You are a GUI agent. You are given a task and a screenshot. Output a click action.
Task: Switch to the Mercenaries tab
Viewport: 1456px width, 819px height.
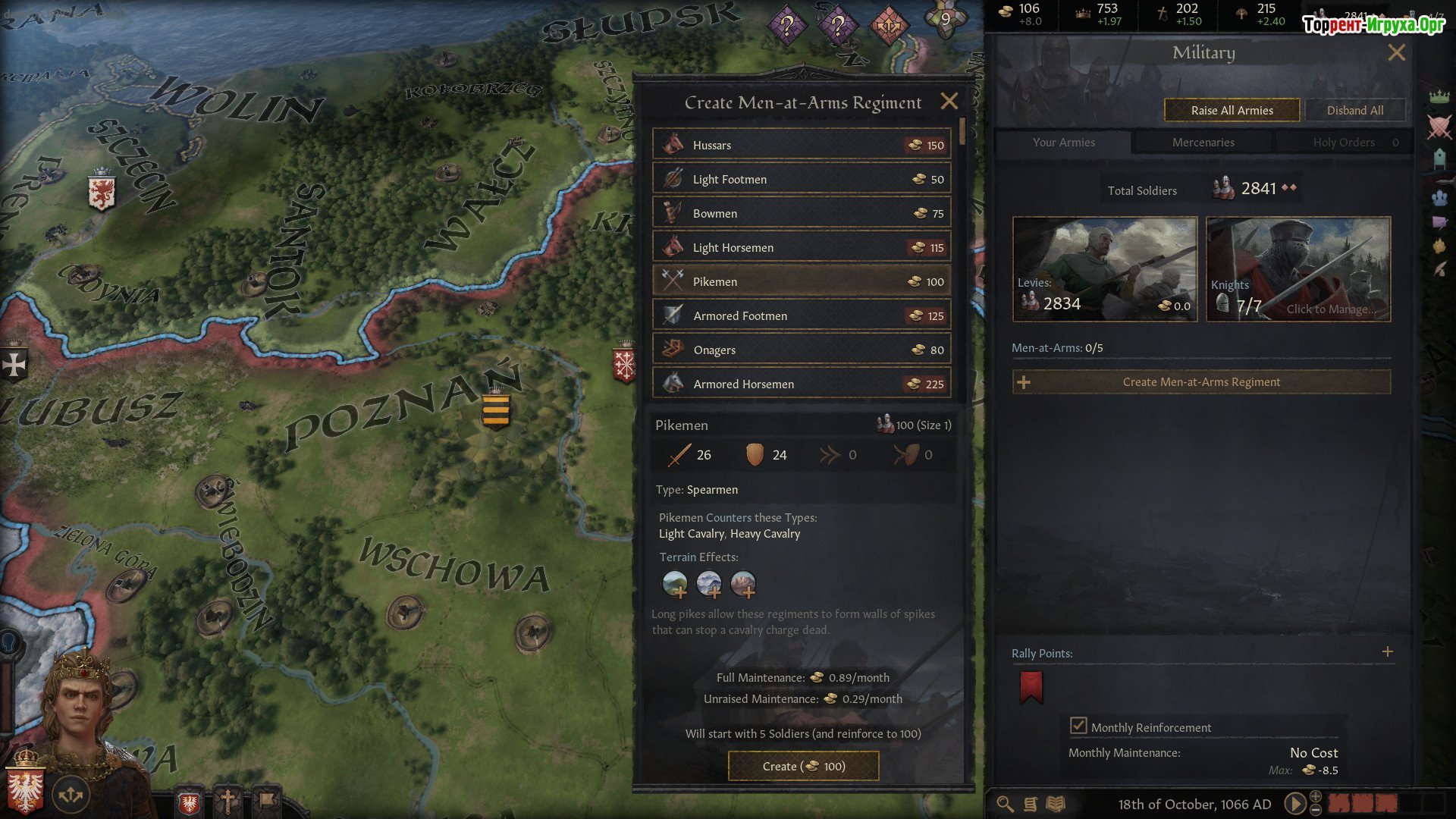coord(1203,143)
